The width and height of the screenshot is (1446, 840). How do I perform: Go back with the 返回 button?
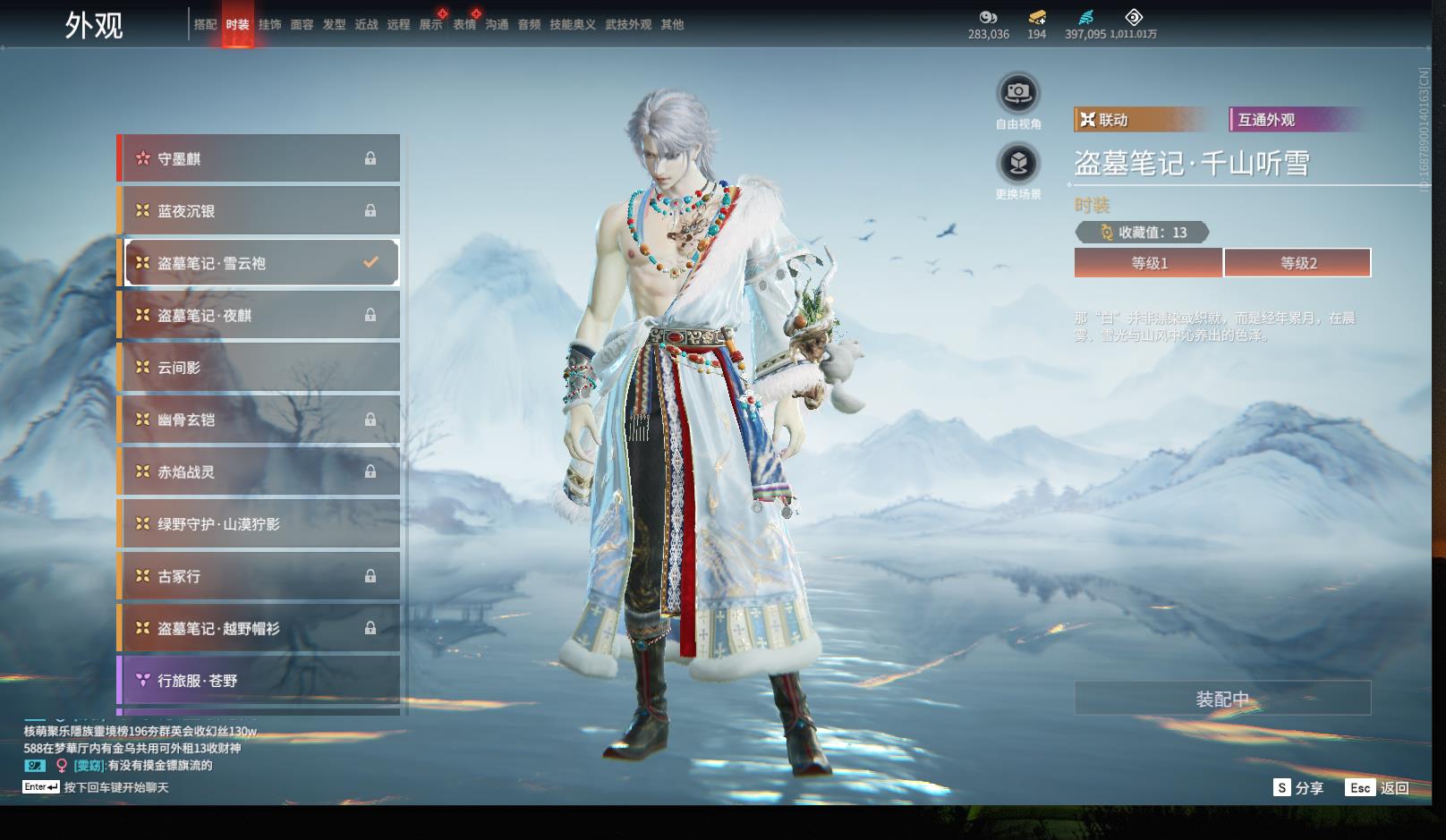tap(1378, 788)
